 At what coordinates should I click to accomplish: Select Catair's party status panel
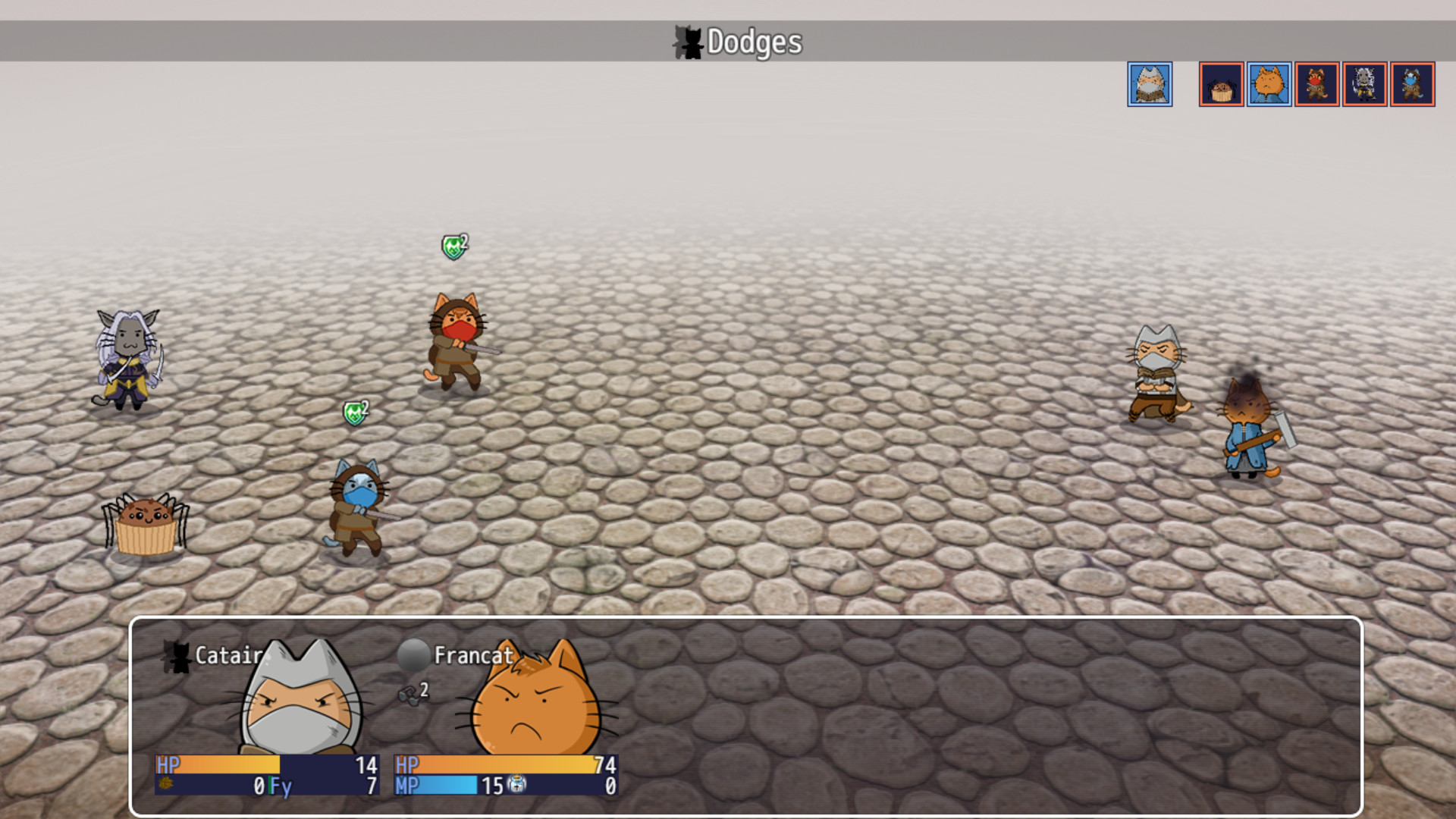pyautogui.click(x=267, y=717)
